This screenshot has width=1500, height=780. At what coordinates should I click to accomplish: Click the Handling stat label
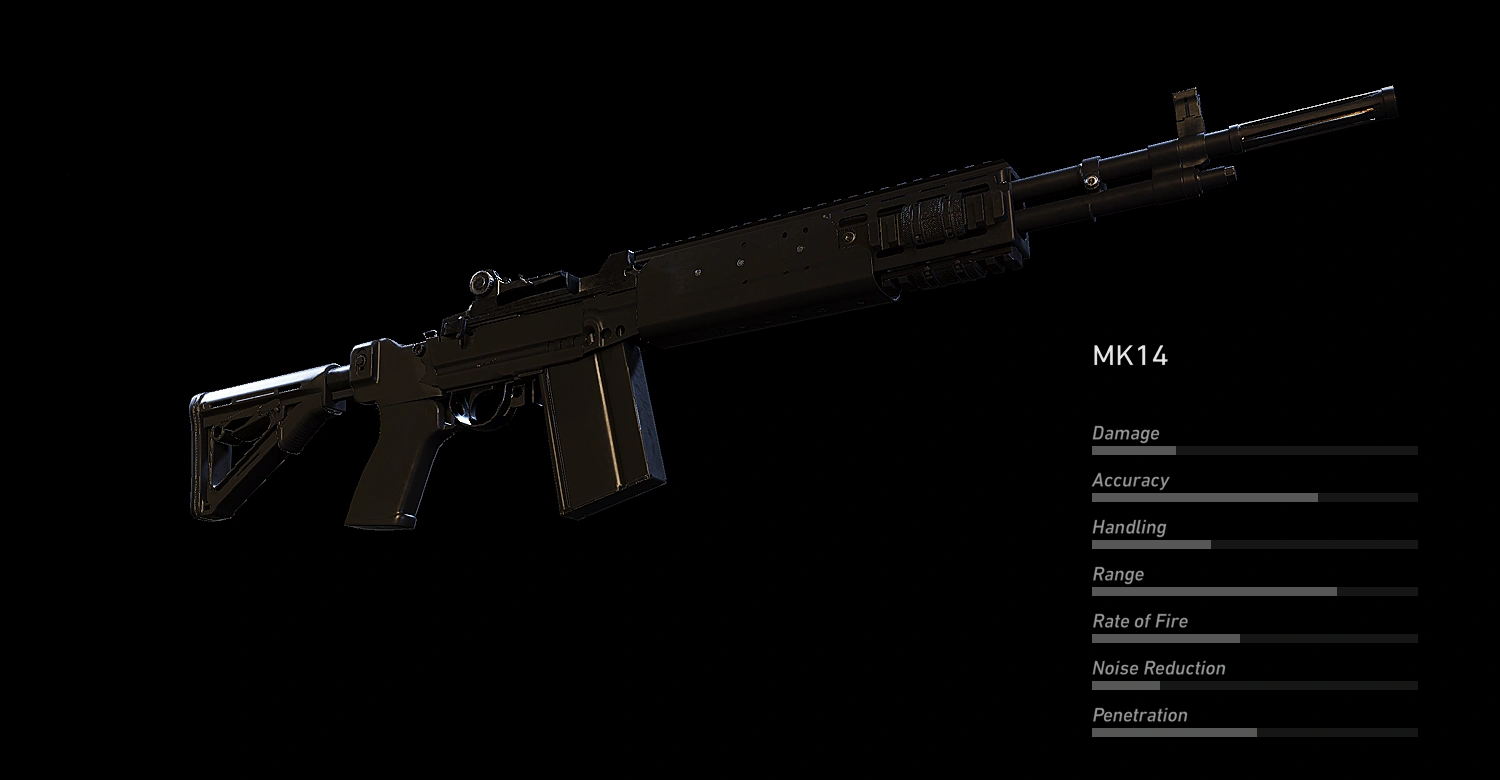[1128, 527]
